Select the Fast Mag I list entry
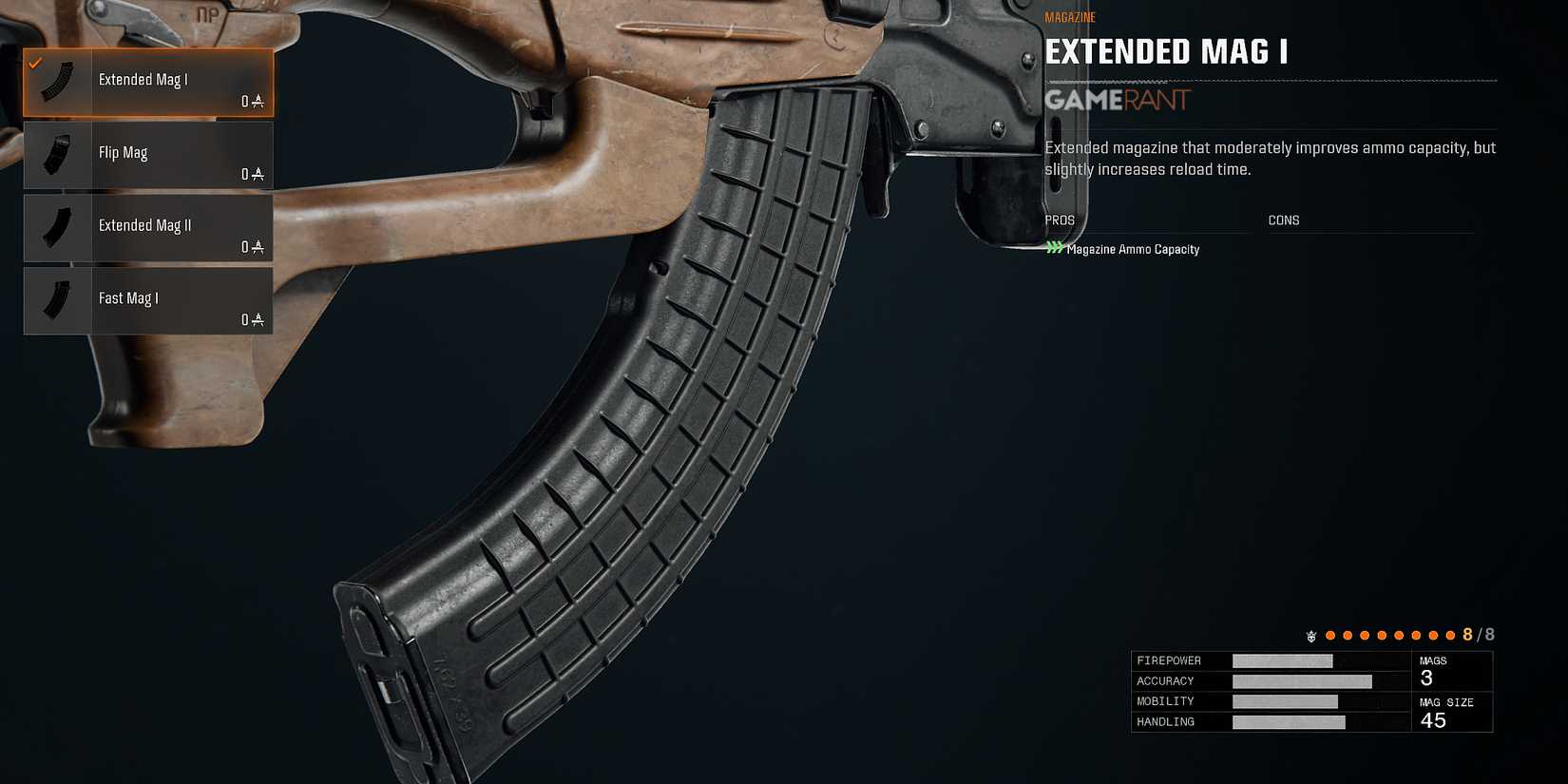 [x=147, y=299]
